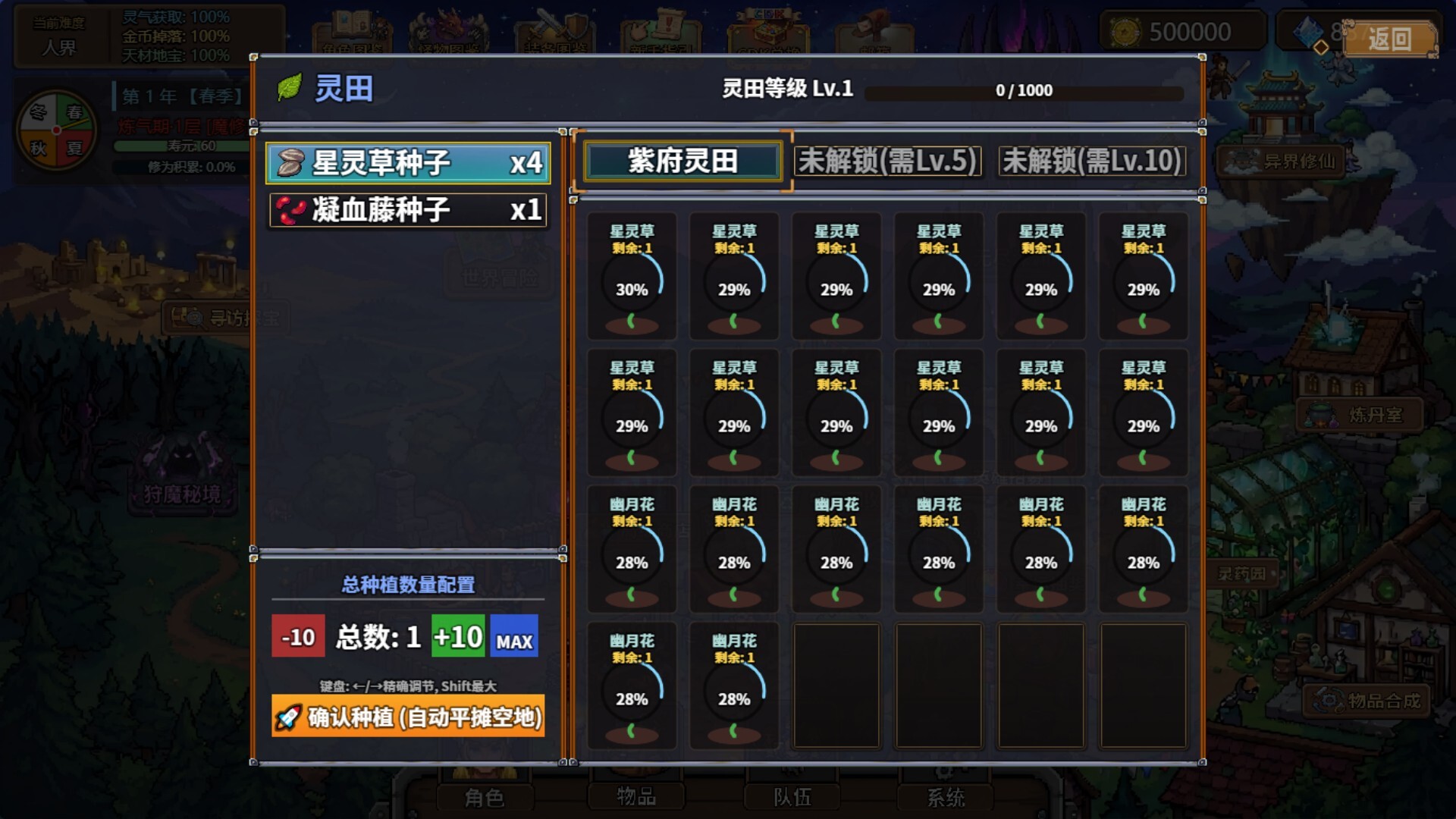
Task: Click the 灵田等级 level progress bar
Action: coord(1024,91)
